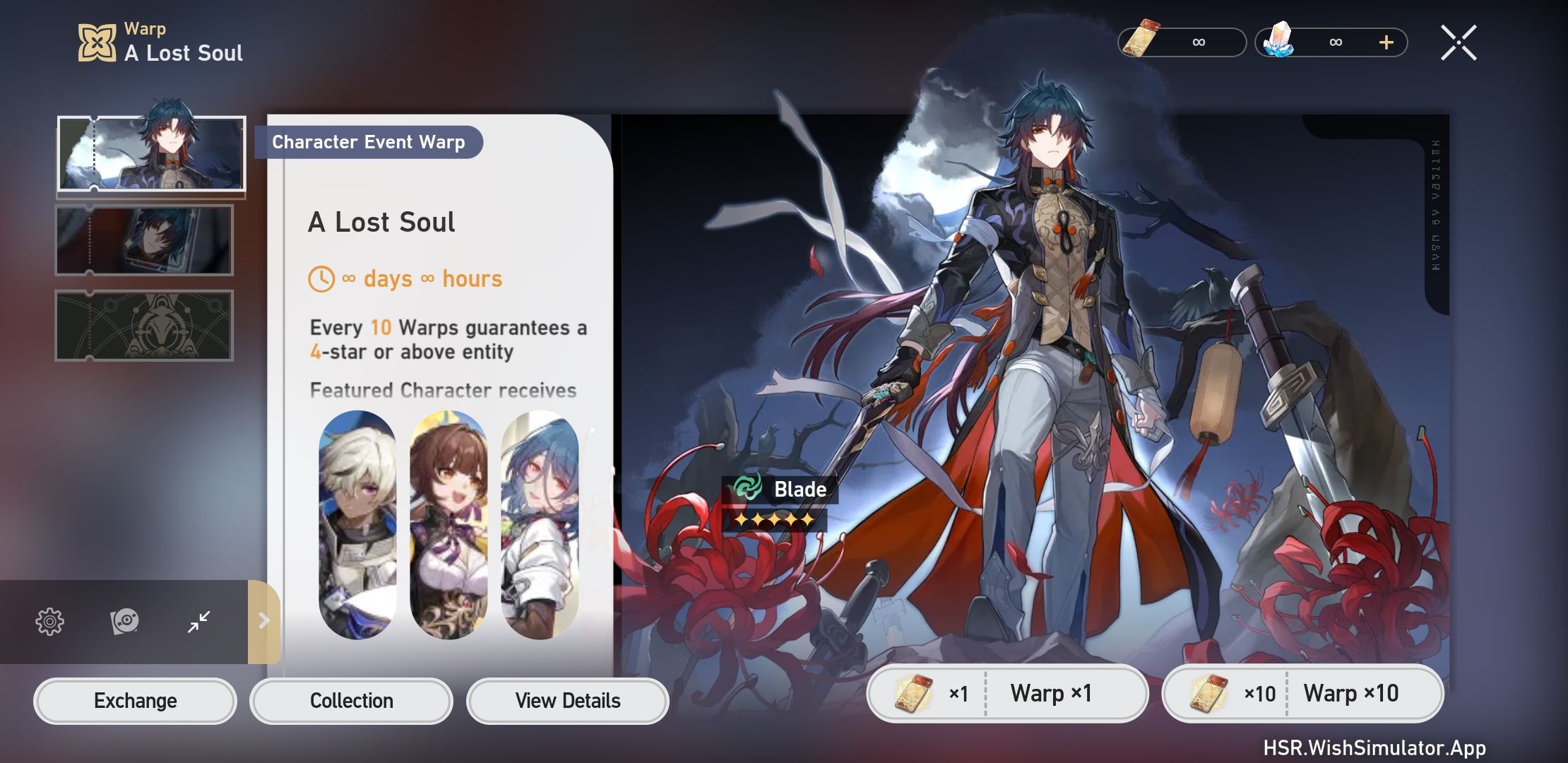Click the clock icon next to the event duration
The image size is (1568, 763).
(x=322, y=278)
